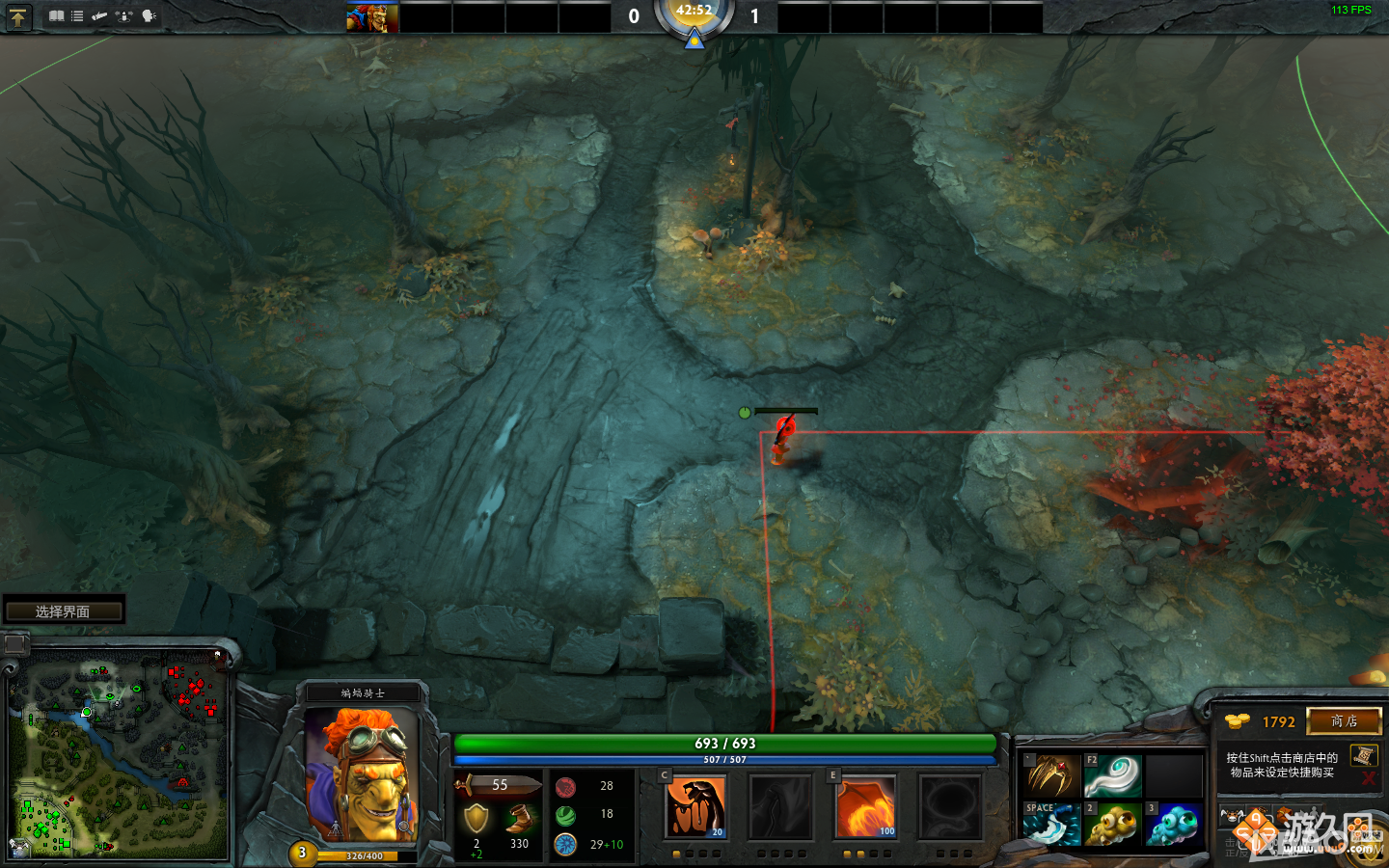Select the blue ward item in inventory slot 3

click(x=1174, y=826)
